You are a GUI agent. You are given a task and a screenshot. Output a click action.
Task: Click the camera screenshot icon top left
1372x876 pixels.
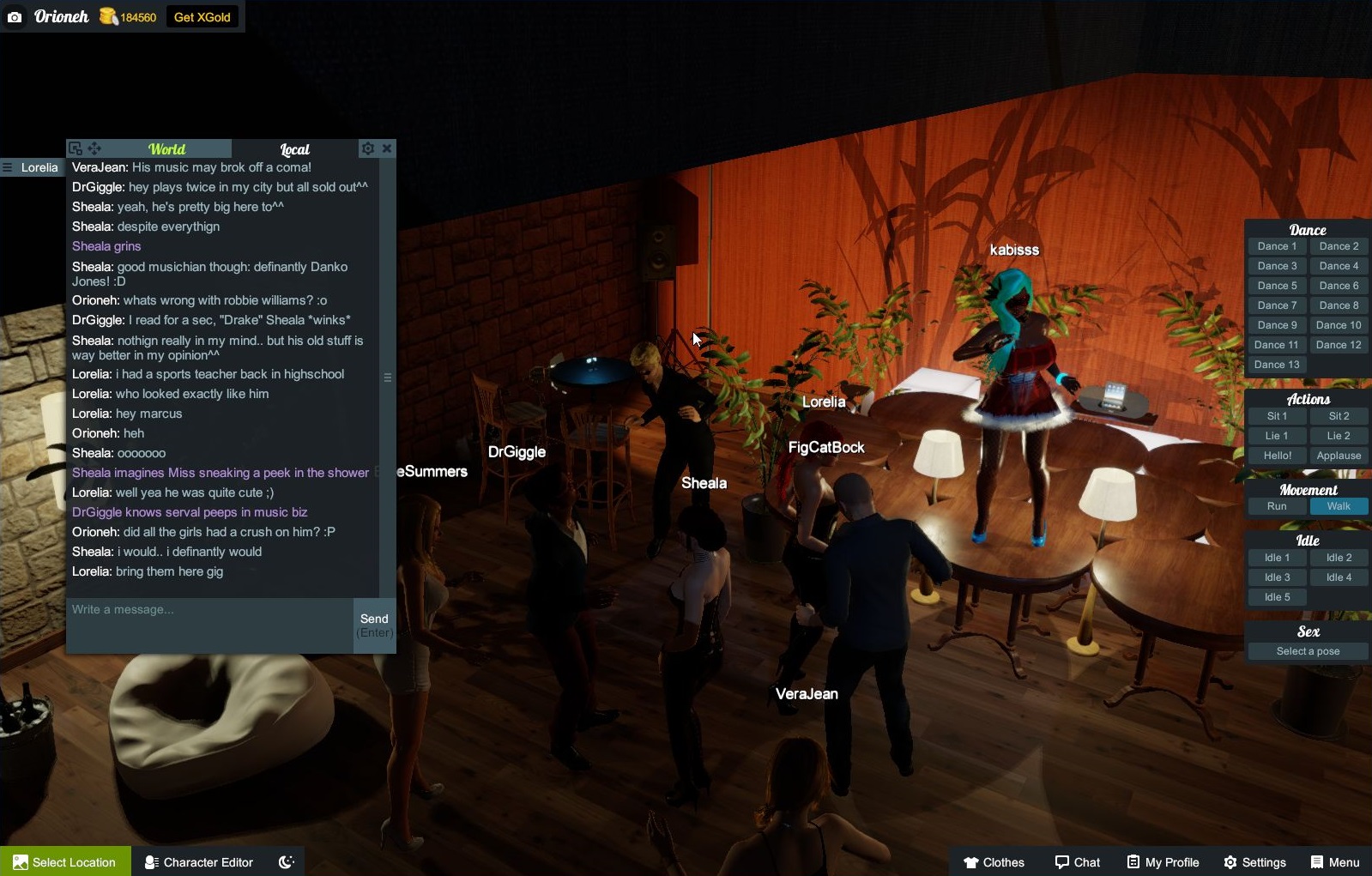pos(15,16)
